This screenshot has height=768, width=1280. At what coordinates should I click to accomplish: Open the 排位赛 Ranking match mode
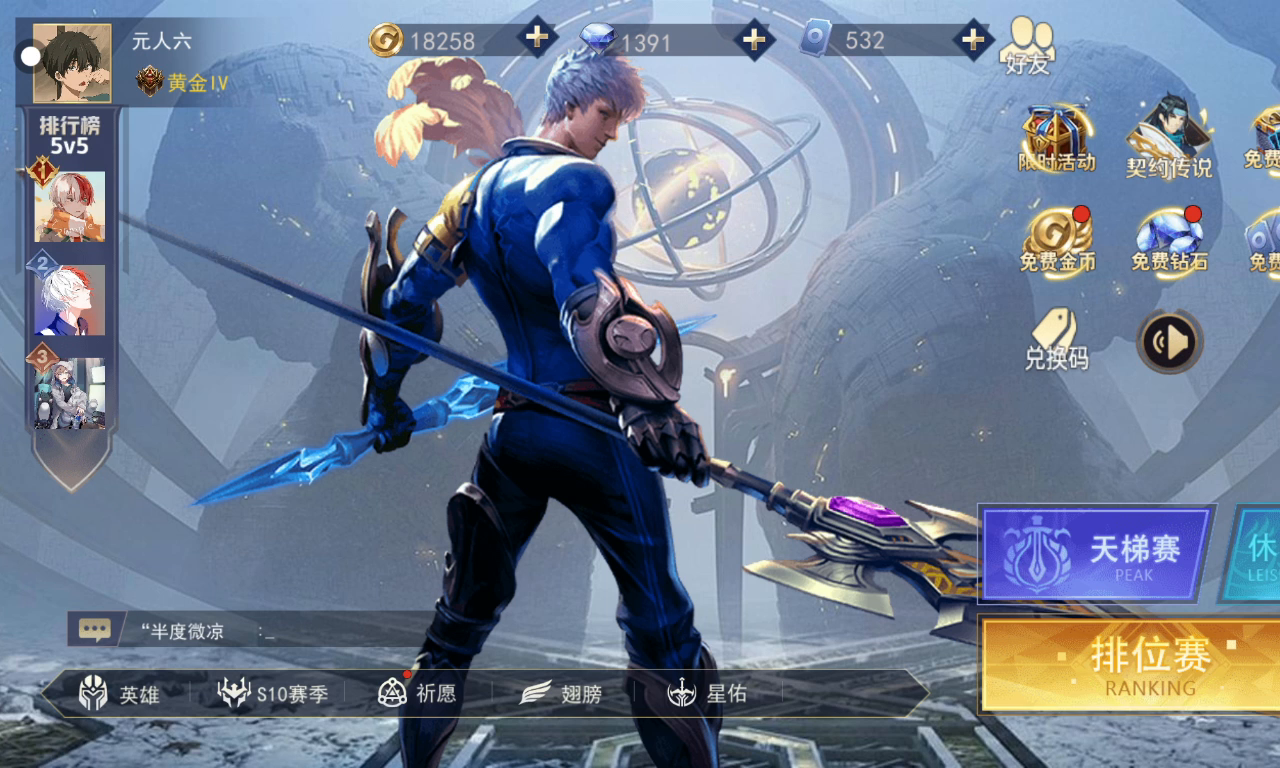[x=1130, y=665]
